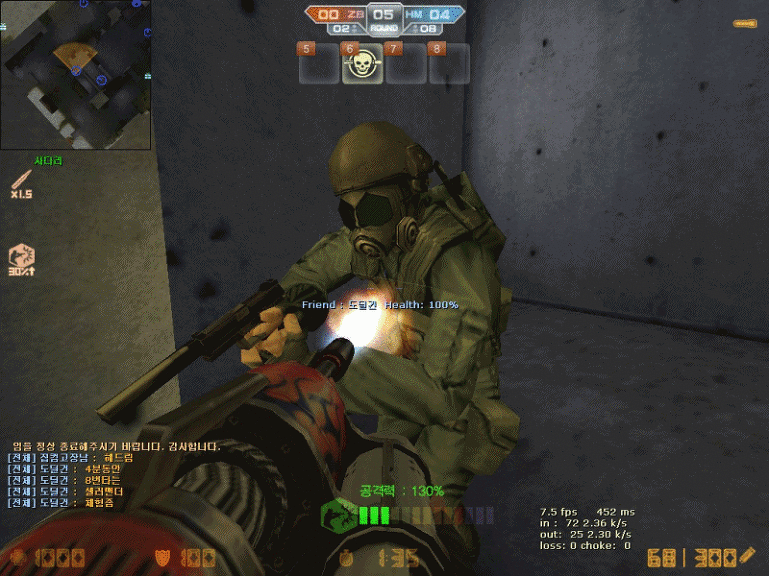The image size is (769, 576).
Task: Activate the x1.5 buff icon
Action: 21,182
